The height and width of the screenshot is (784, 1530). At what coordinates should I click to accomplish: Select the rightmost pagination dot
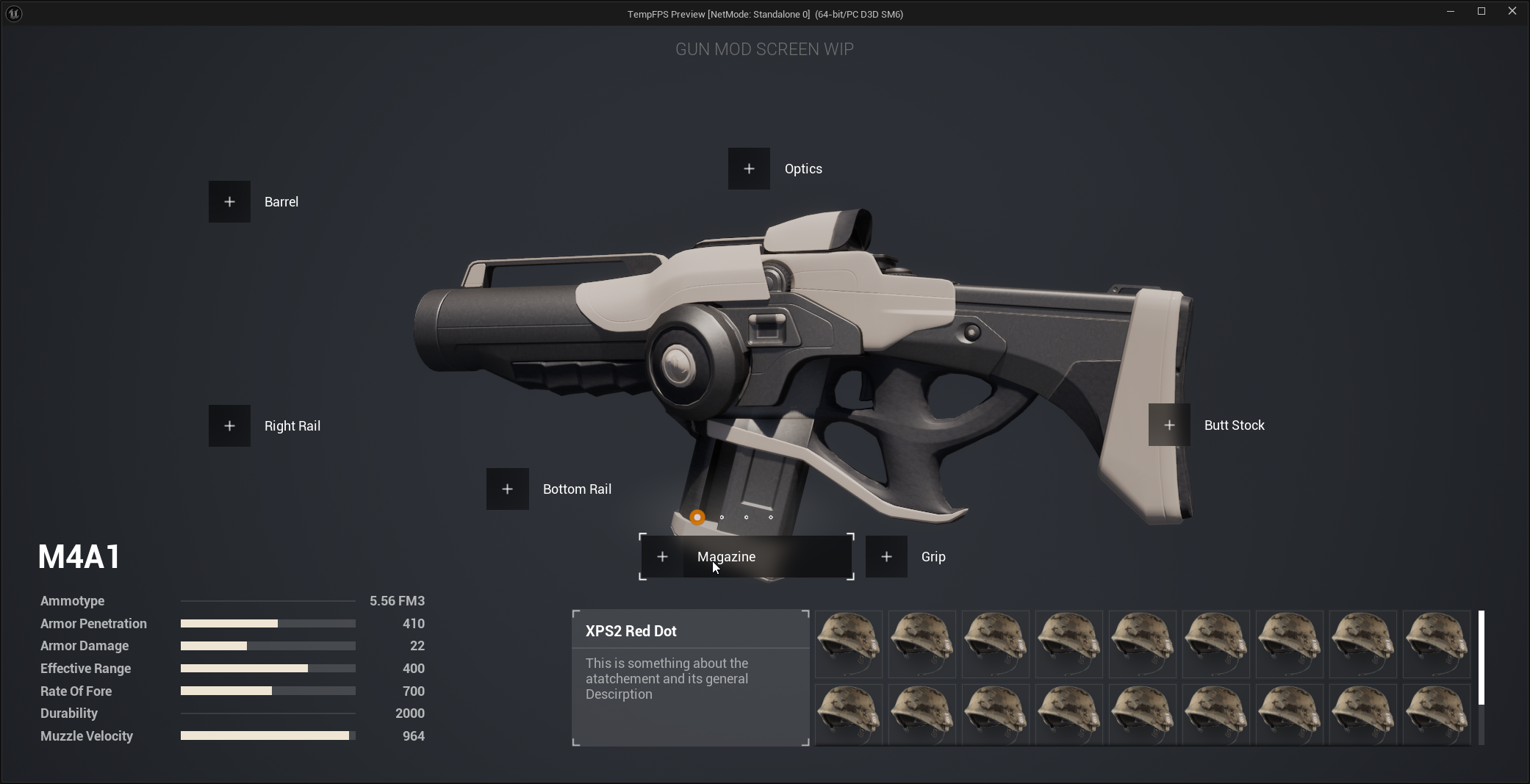(x=772, y=517)
